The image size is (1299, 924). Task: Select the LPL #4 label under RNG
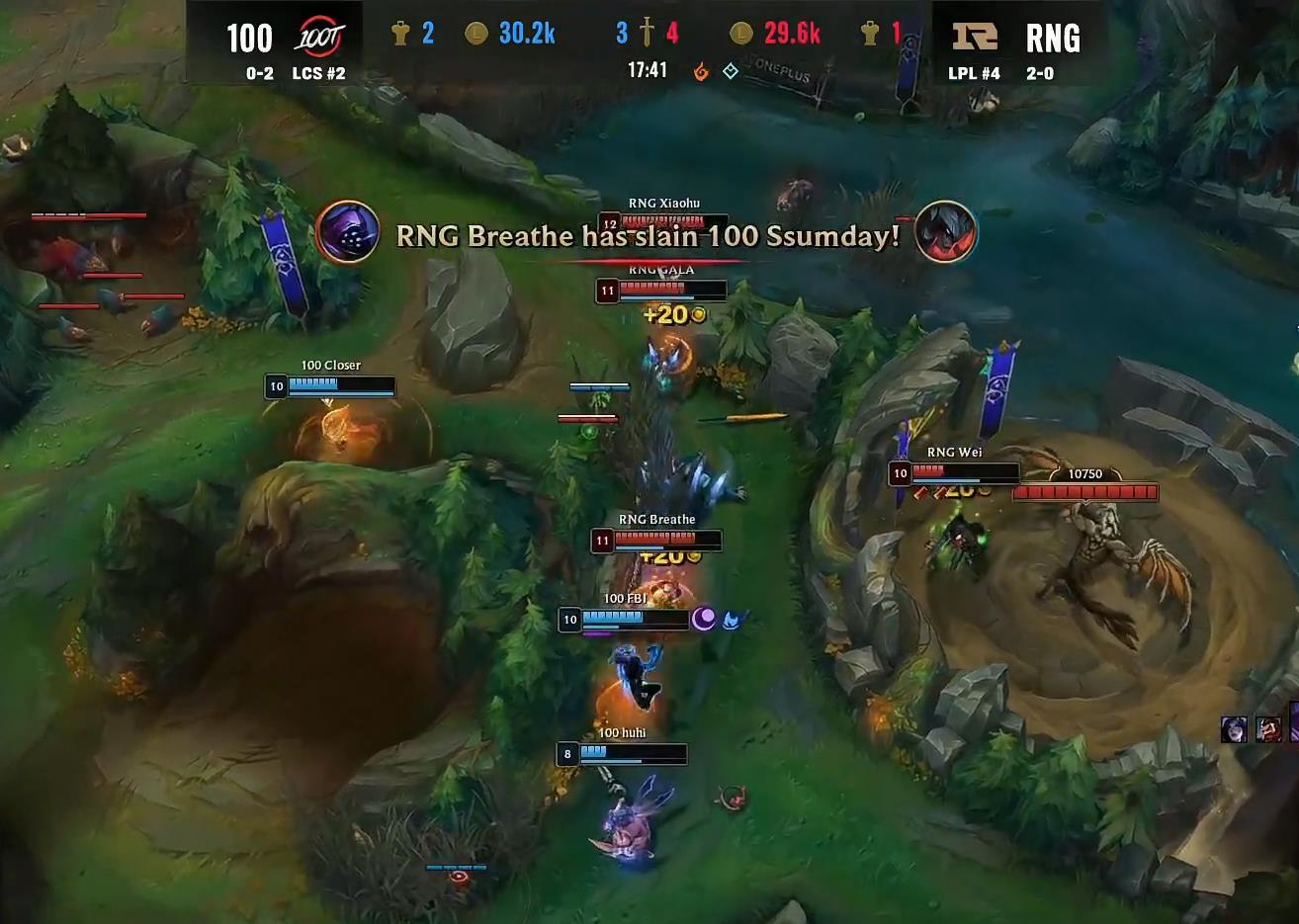pyautogui.click(x=973, y=73)
